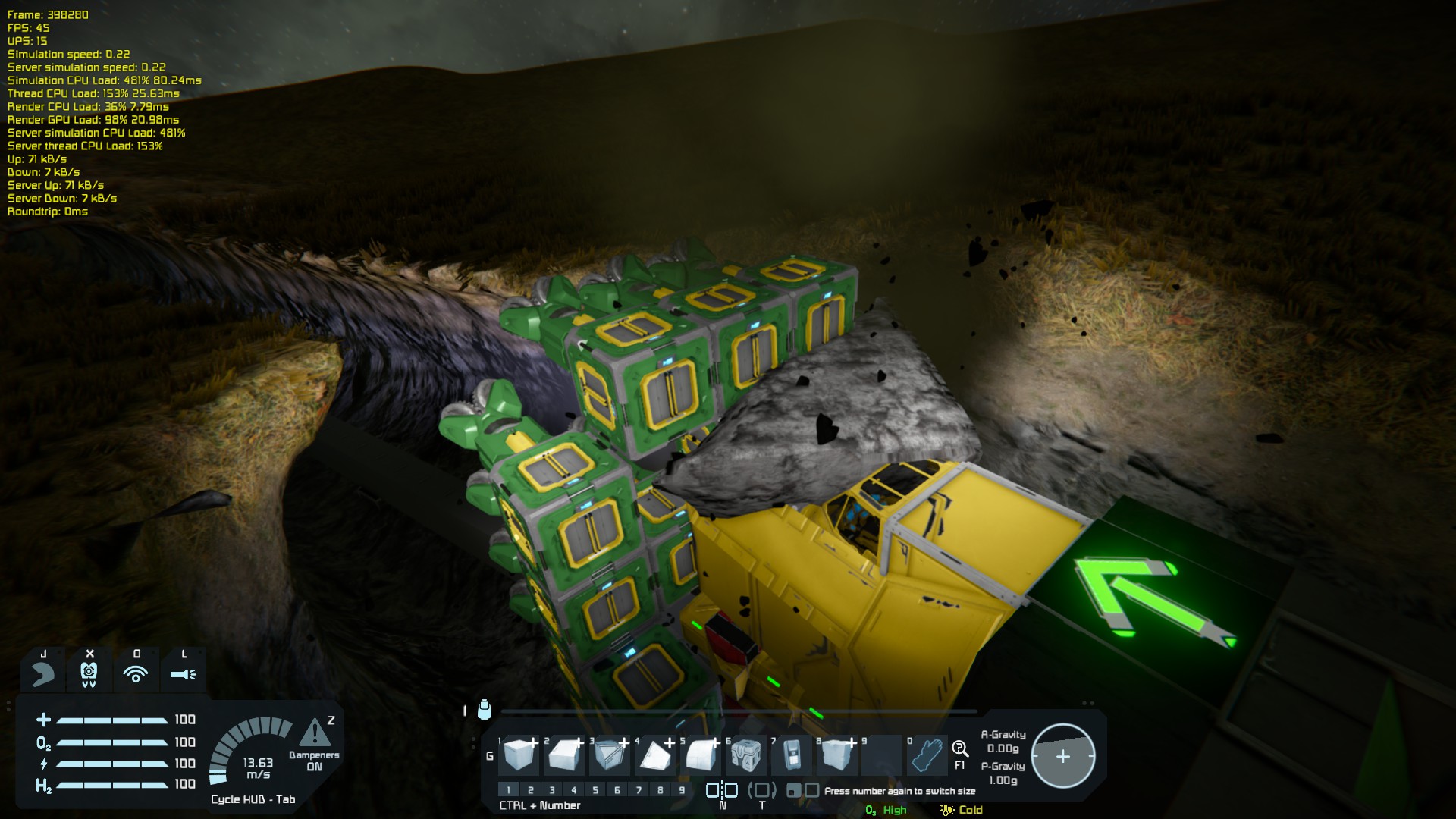Select the hand glove tool slot
The height and width of the screenshot is (819, 1456).
(927, 755)
